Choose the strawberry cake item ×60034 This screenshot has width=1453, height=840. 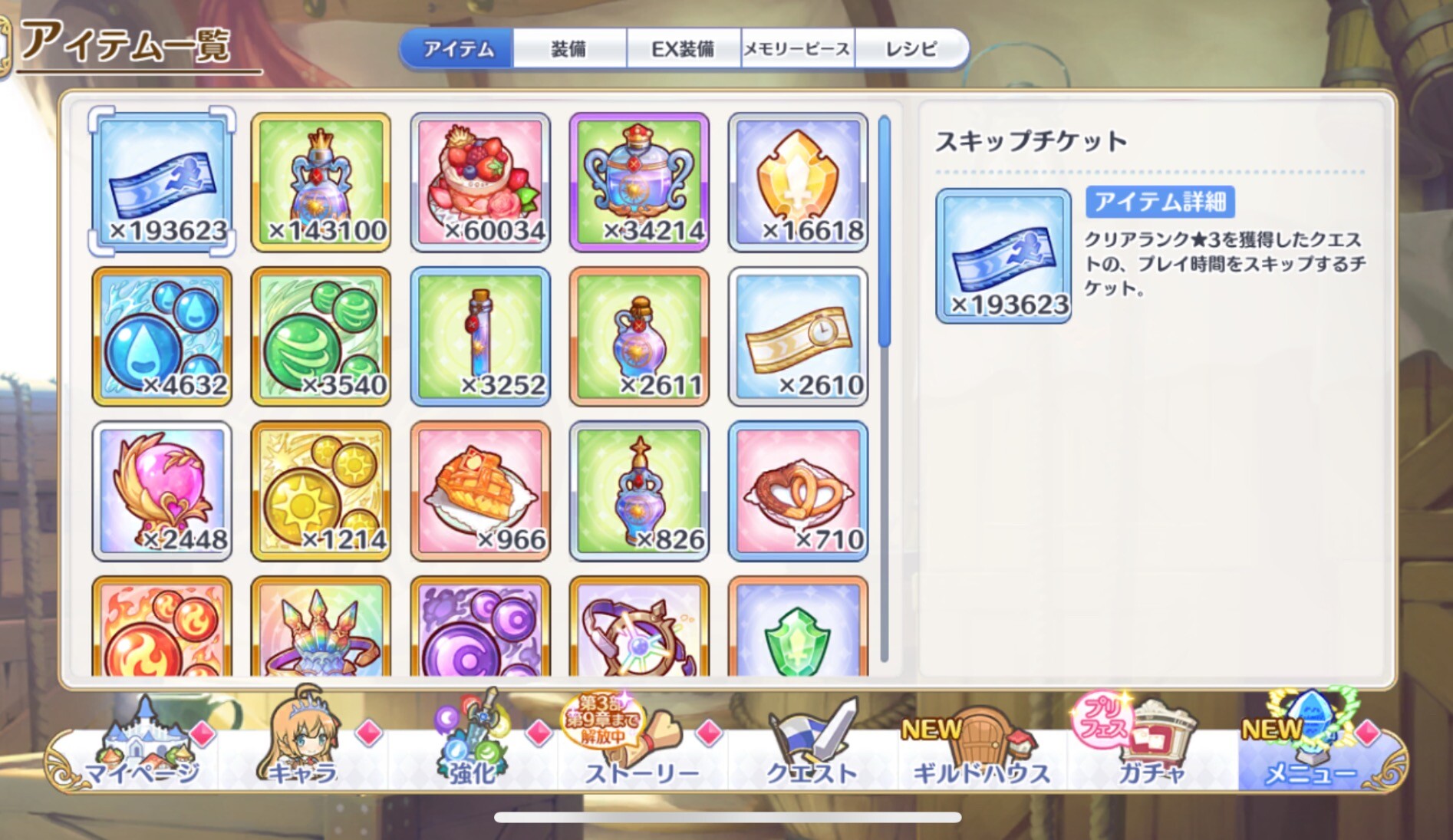[x=480, y=183]
